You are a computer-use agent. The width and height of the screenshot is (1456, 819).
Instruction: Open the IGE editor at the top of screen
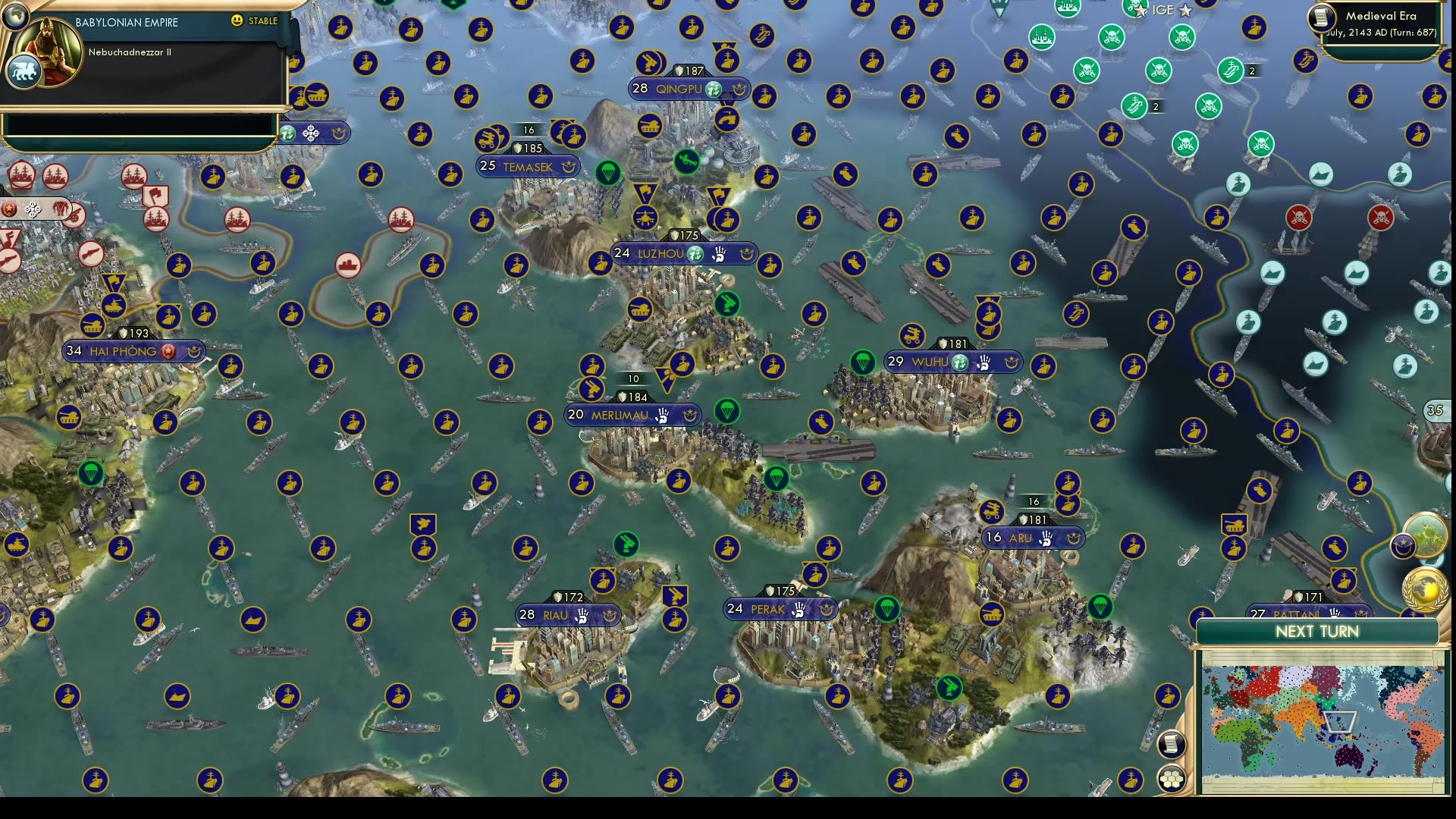tap(1165, 11)
